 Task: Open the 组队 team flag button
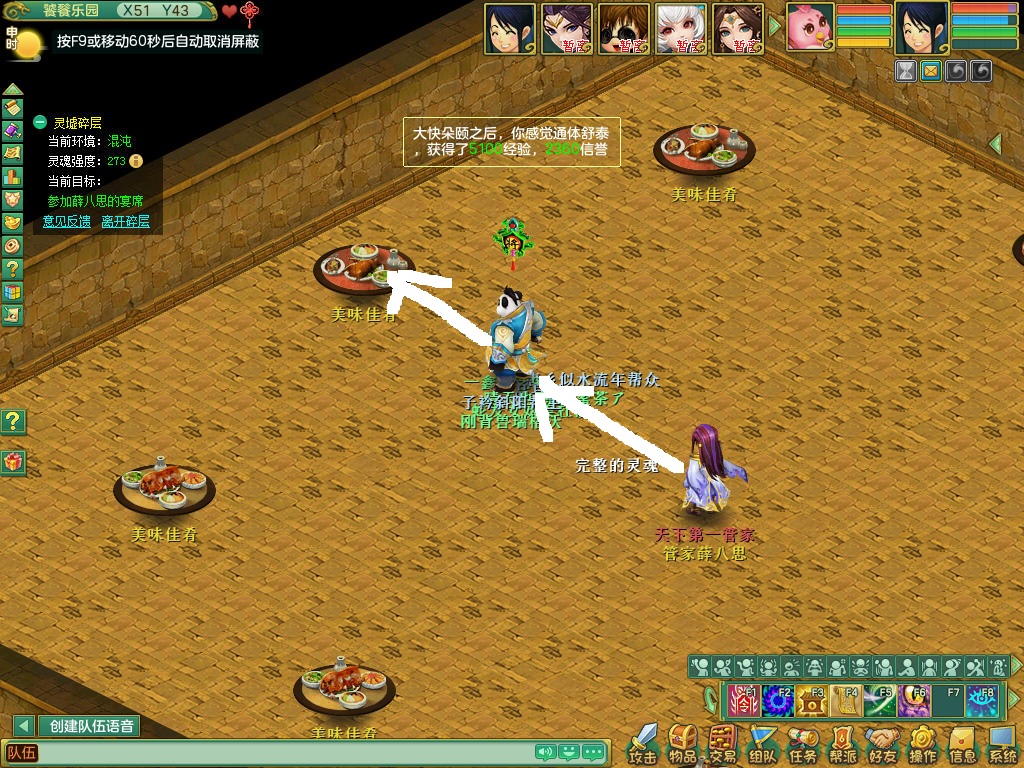coord(763,741)
